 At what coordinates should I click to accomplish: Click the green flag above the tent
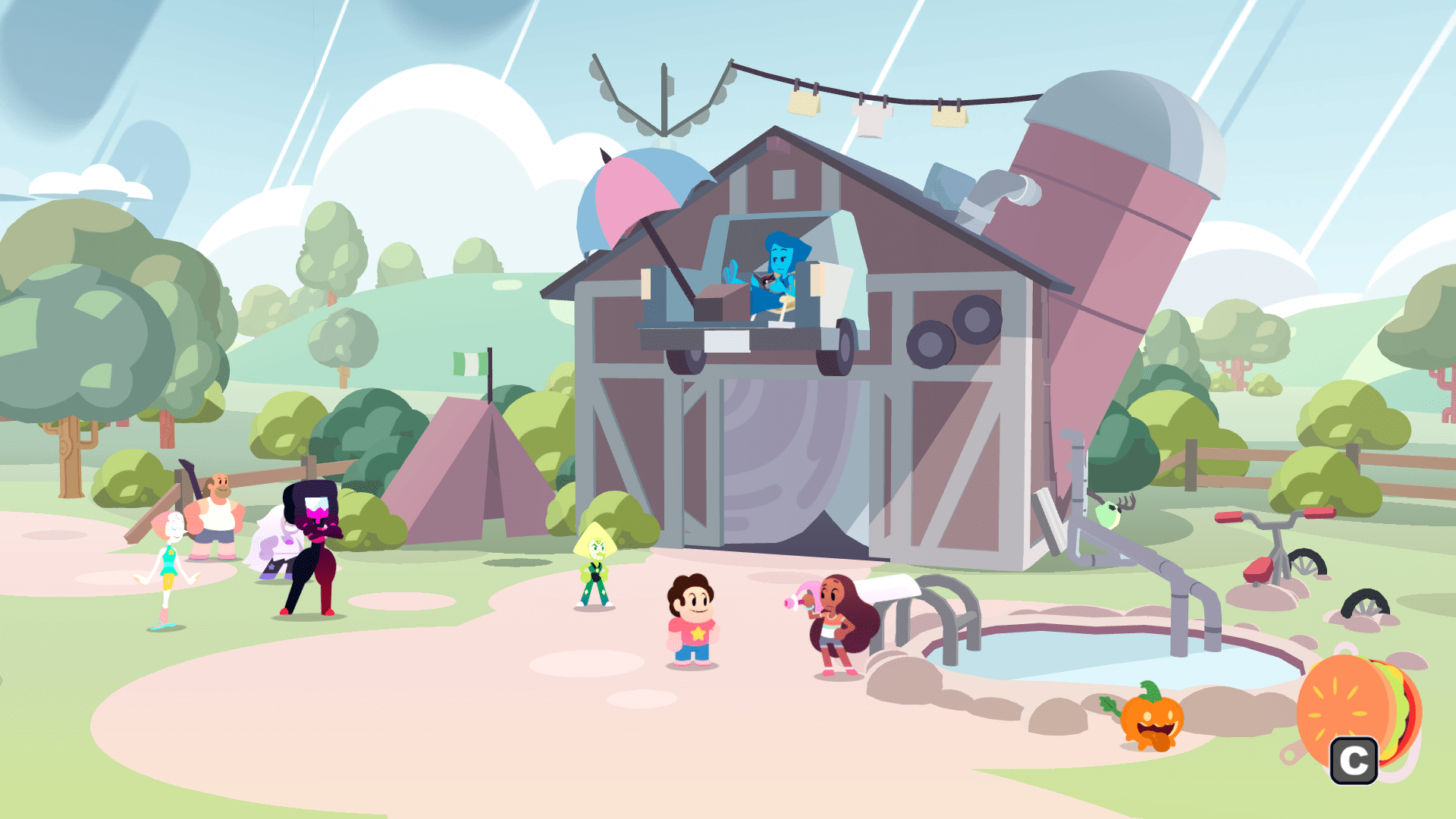470,364
